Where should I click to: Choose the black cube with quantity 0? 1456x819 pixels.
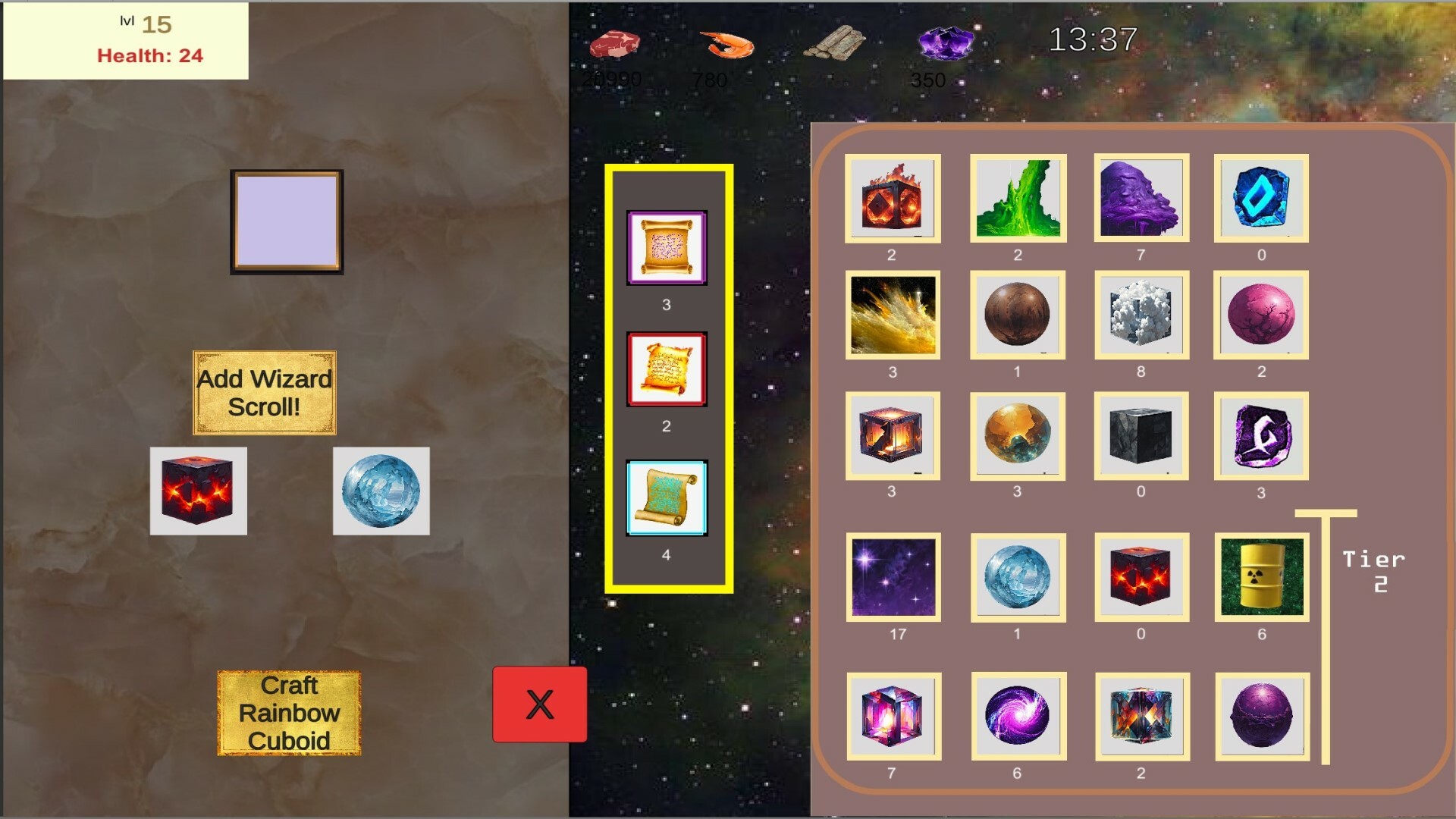click(x=1140, y=435)
